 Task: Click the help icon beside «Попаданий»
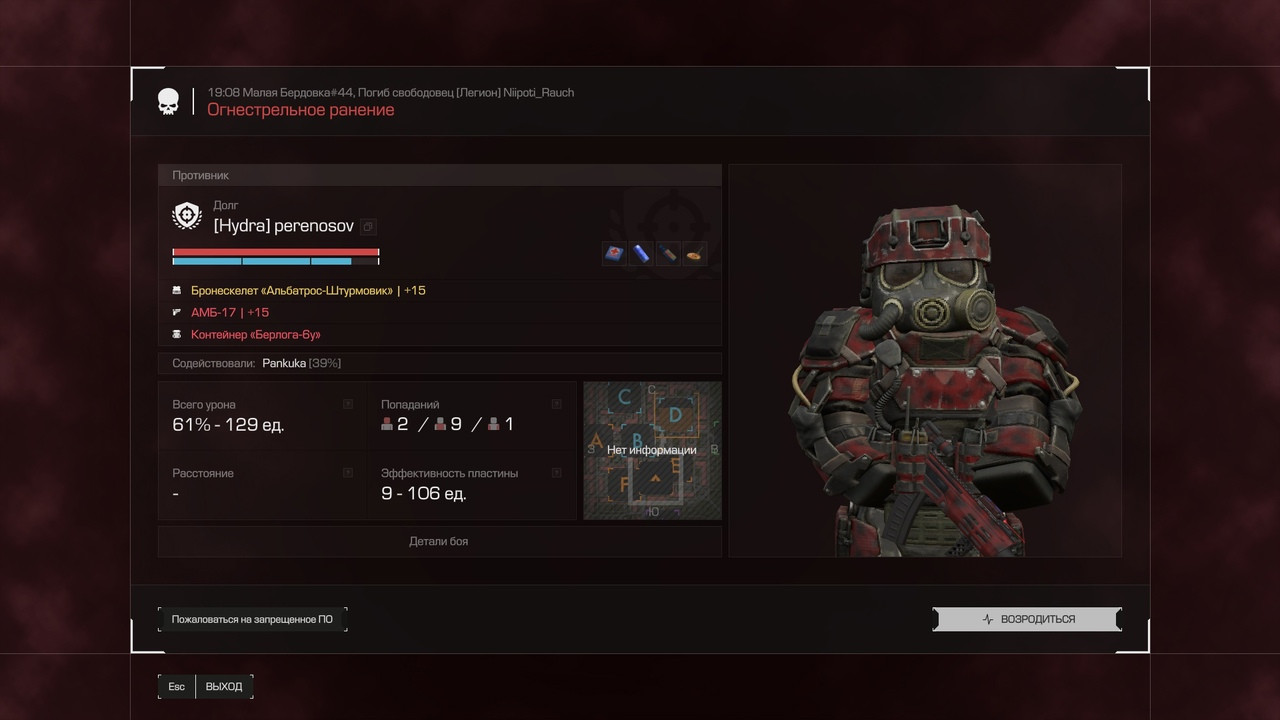(x=557, y=404)
